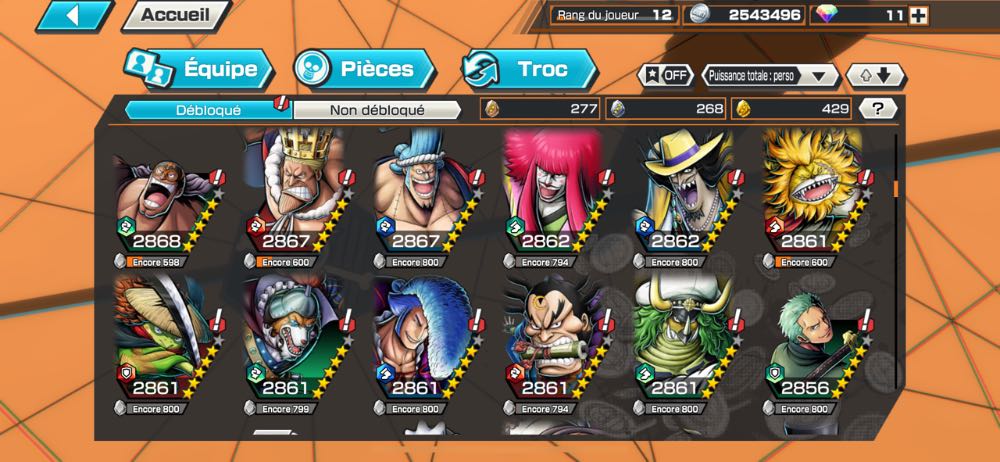Toggle the favorites star OFF filter
The image size is (1000, 462).
pyautogui.click(x=664, y=75)
